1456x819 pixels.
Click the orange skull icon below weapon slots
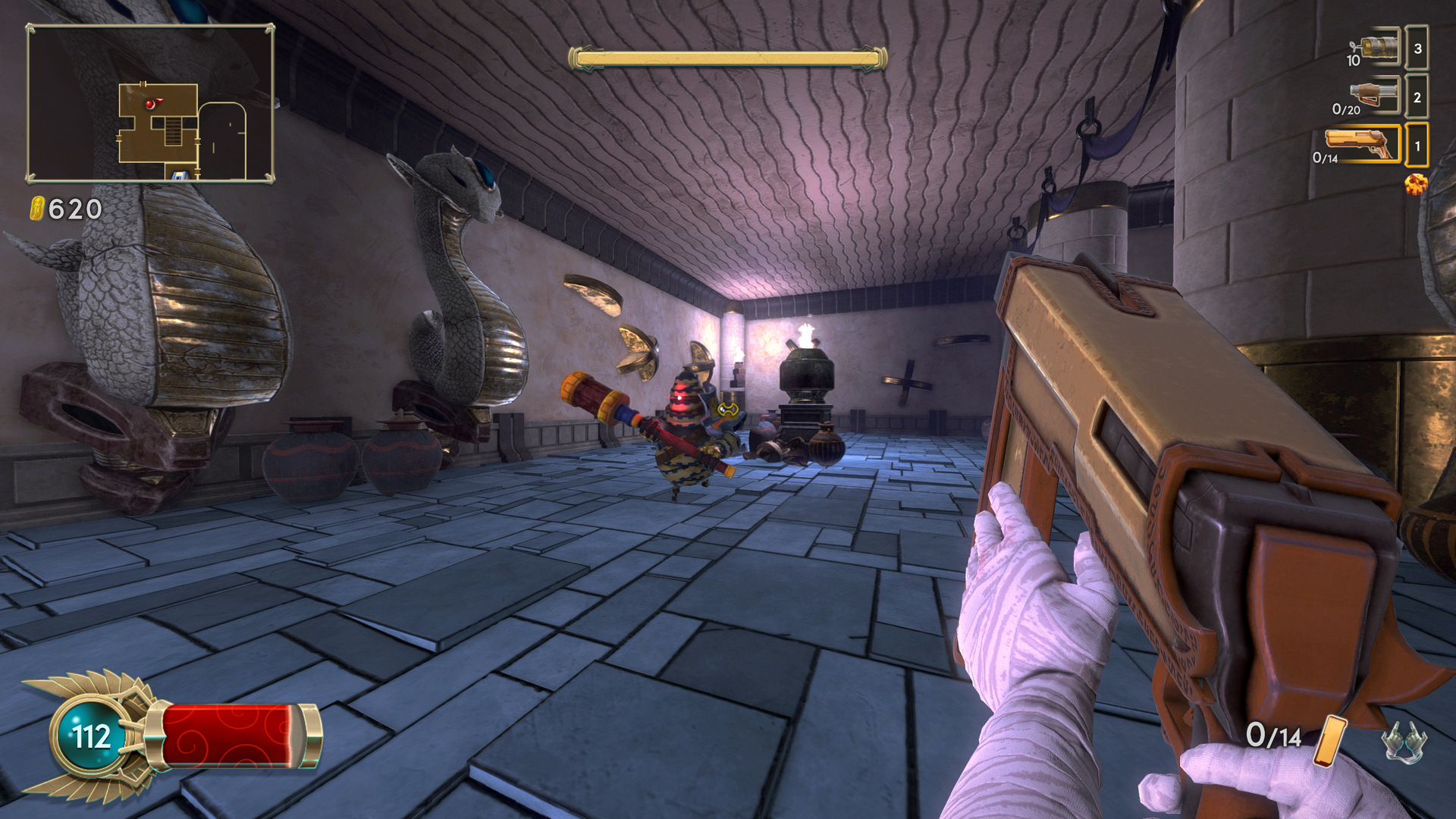click(1415, 184)
